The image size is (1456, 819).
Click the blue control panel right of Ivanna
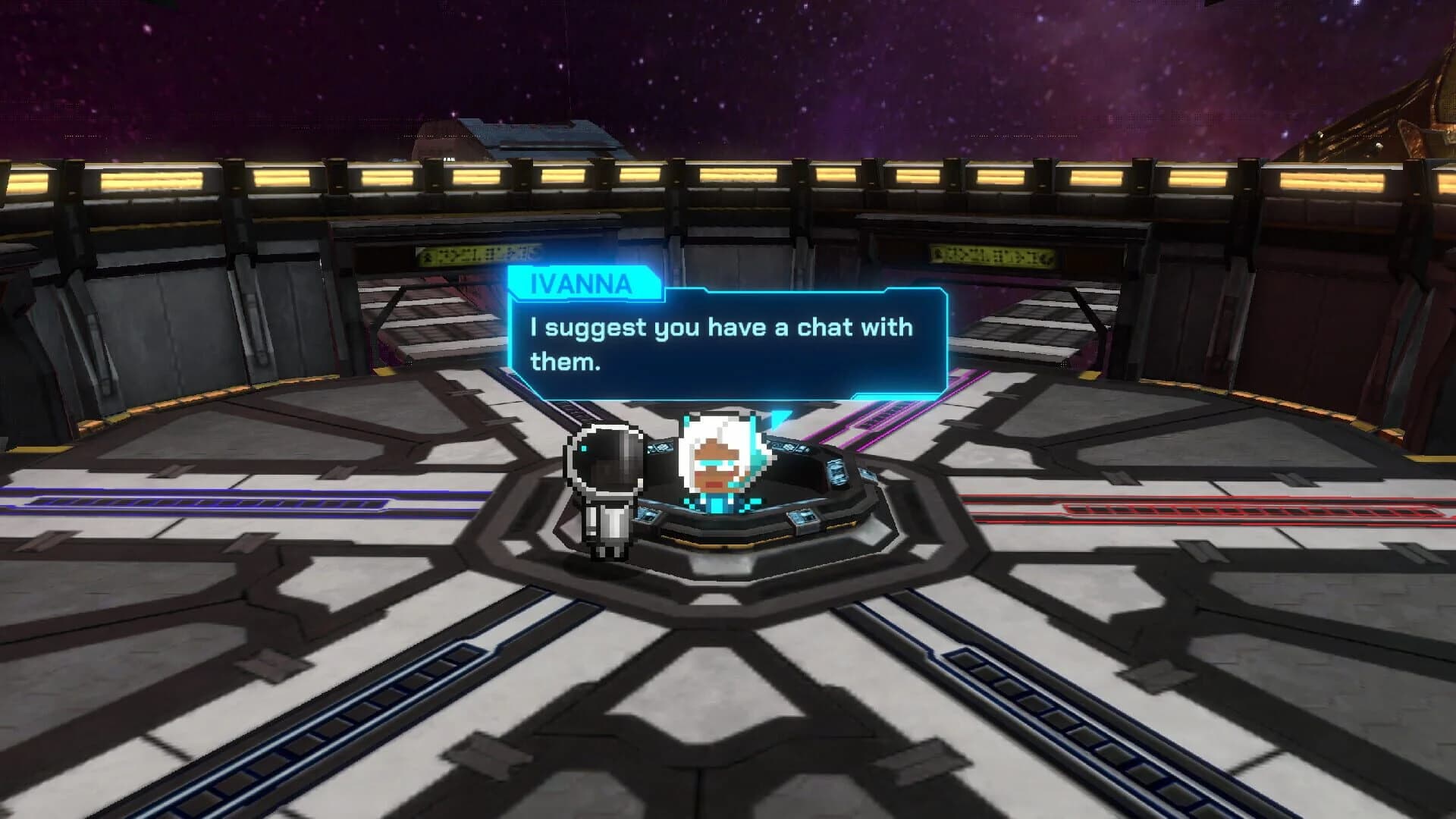tap(789, 447)
